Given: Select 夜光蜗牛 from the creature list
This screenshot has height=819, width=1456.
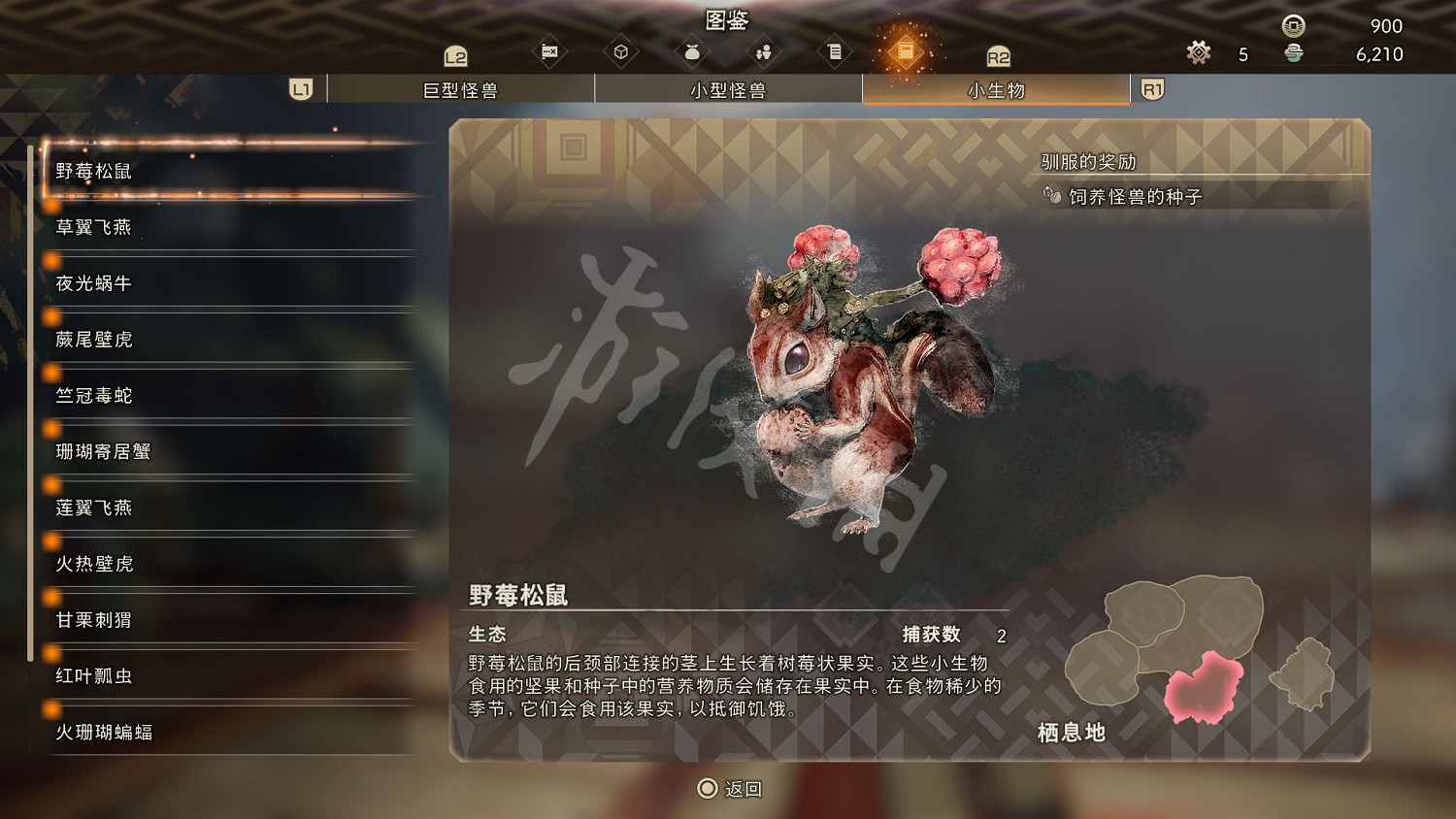Looking at the screenshot, I should [92, 283].
